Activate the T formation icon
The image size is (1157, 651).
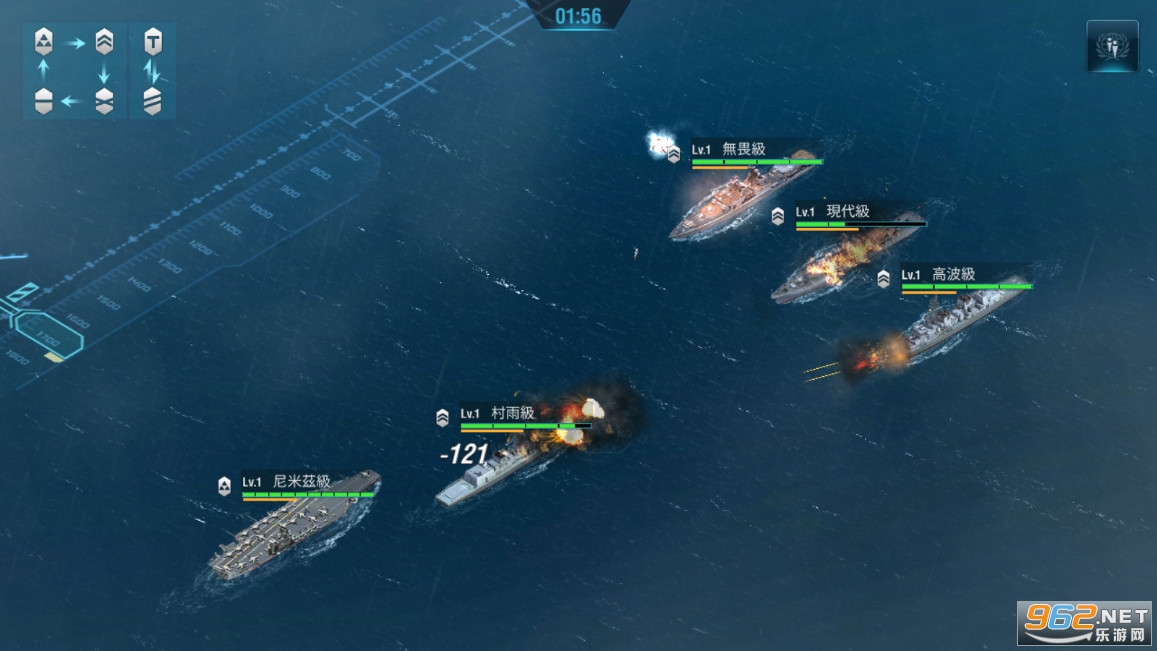(152, 42)
